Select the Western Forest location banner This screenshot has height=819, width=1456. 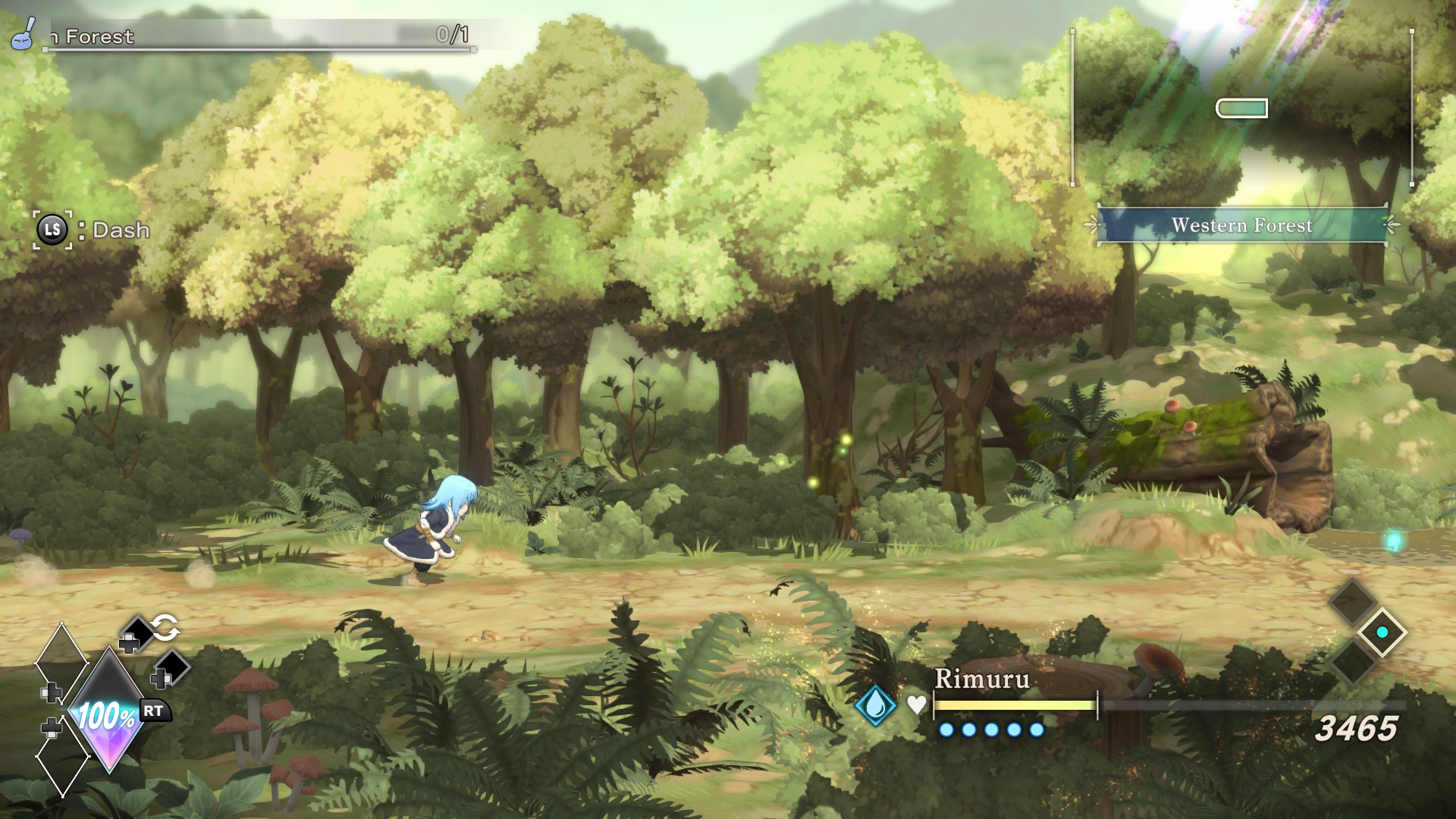[x=1241, y=225]
